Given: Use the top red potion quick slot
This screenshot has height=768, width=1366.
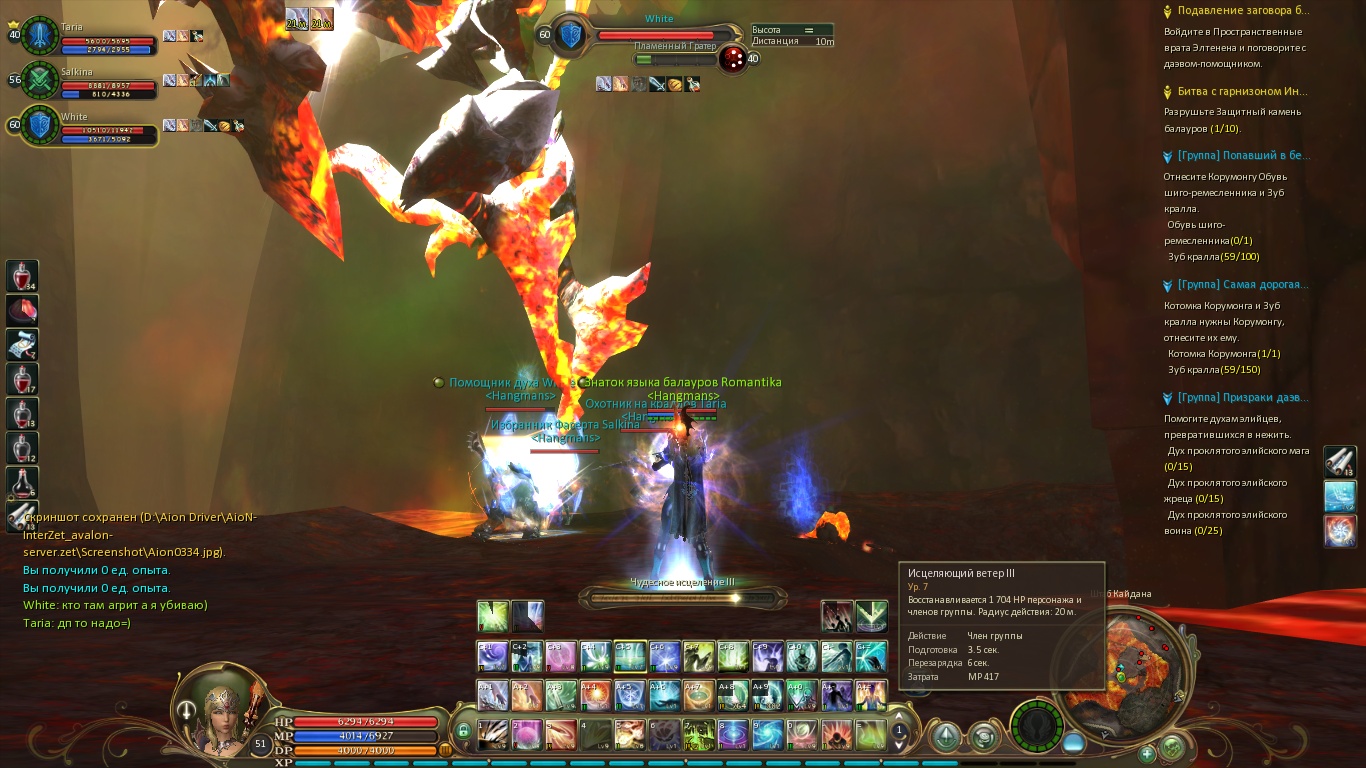Looking at the screenshot, I should pyautogui.click(x=22, y=276).
